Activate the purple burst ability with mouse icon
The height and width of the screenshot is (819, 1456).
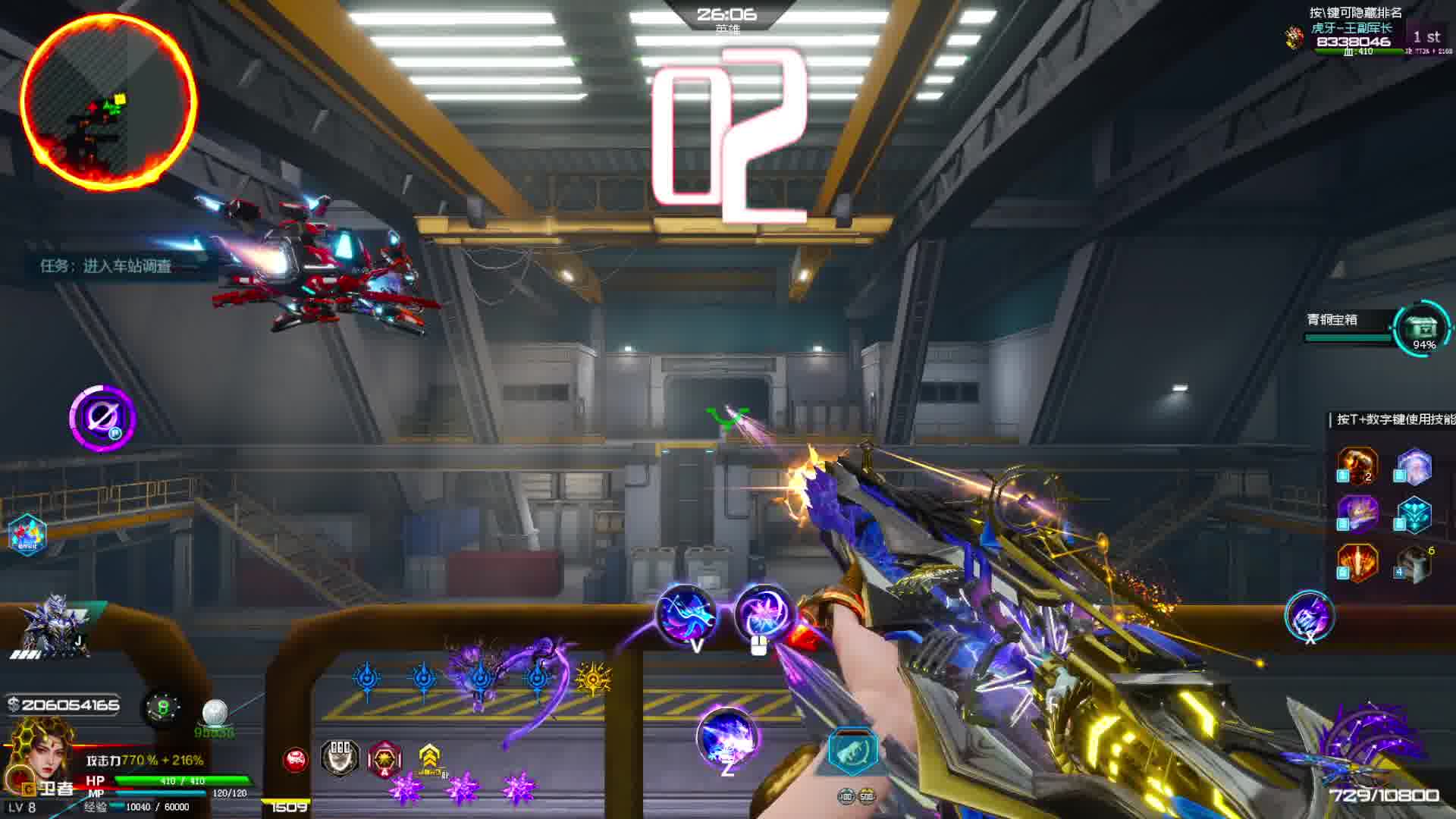coord(763,614)
